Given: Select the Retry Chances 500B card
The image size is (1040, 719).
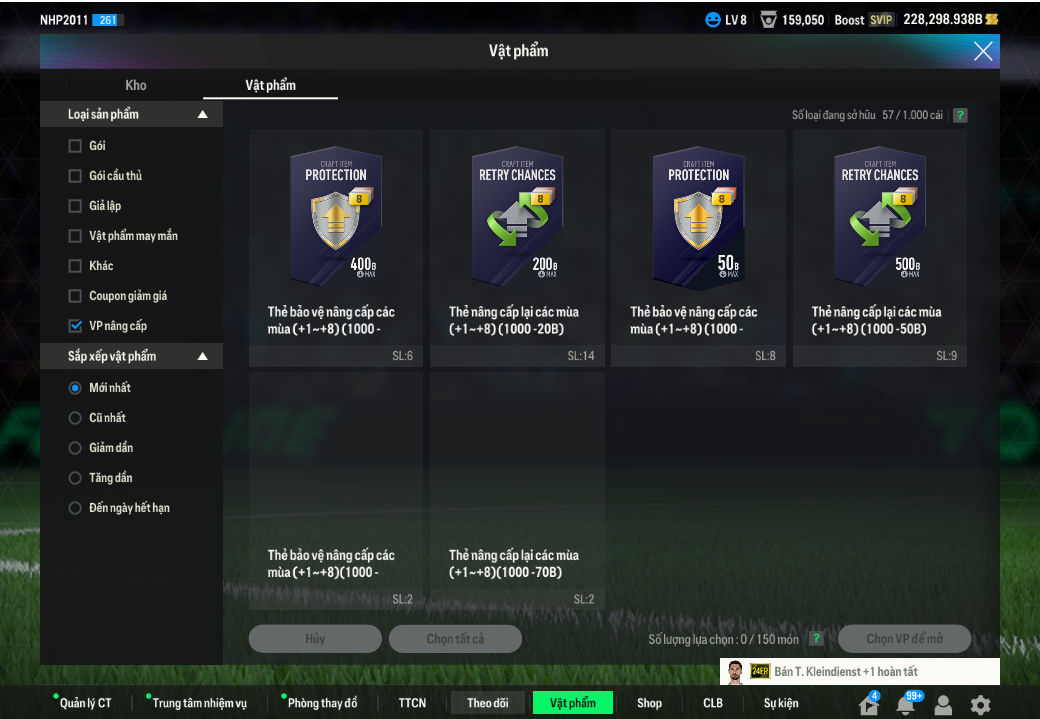Looking at the screenshot, I should click(x=880, y=247).
